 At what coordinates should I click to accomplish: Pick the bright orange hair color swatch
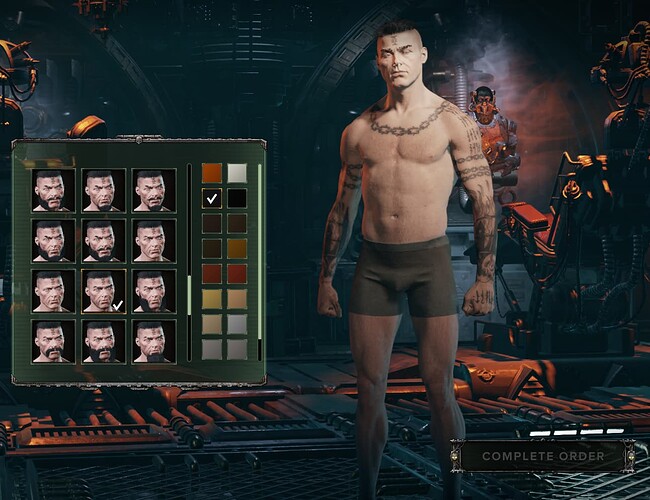pyautogui.click(x=211, y=173)
